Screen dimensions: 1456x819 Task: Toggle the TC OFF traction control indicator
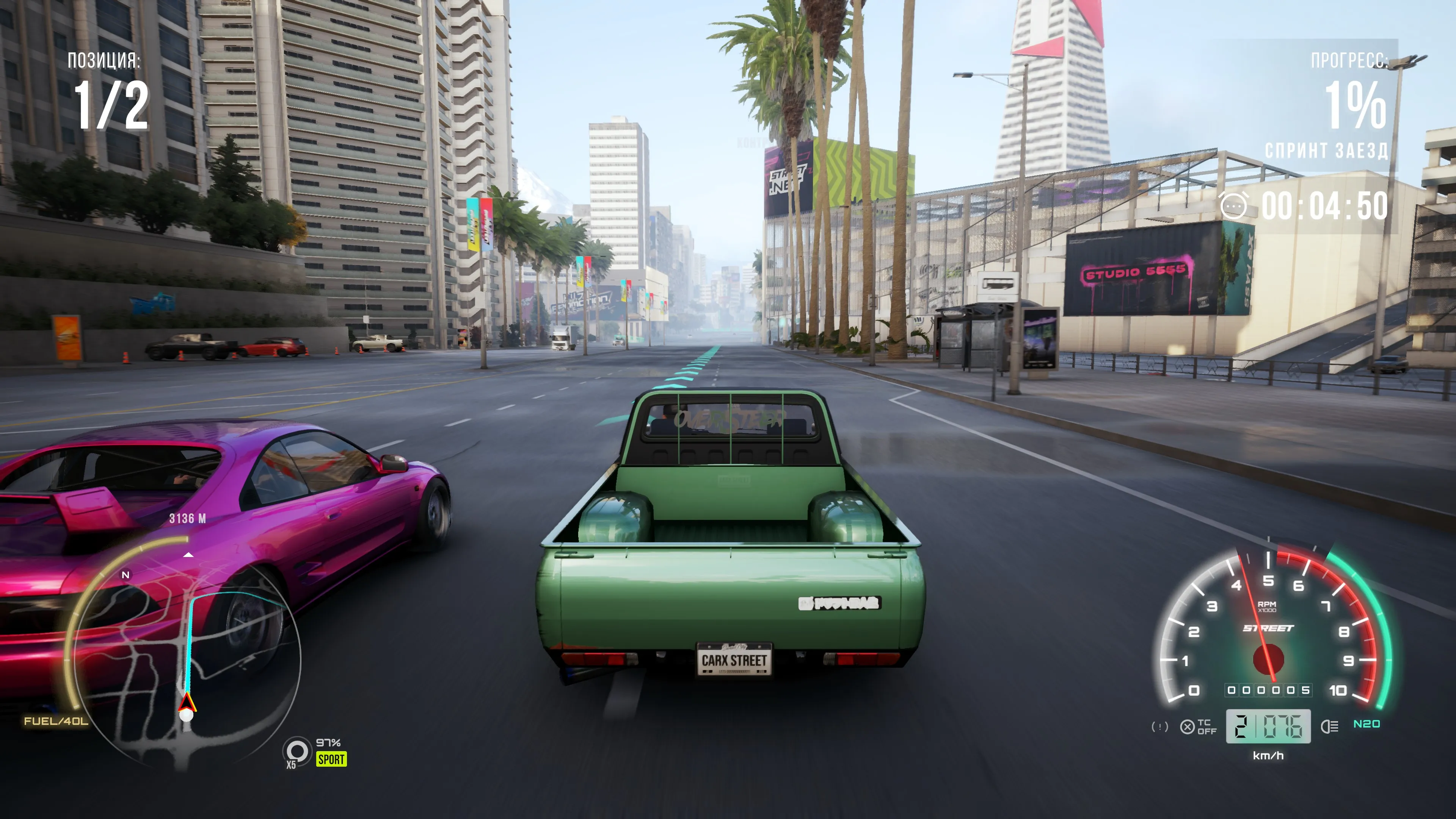(x=1198, y=727)
